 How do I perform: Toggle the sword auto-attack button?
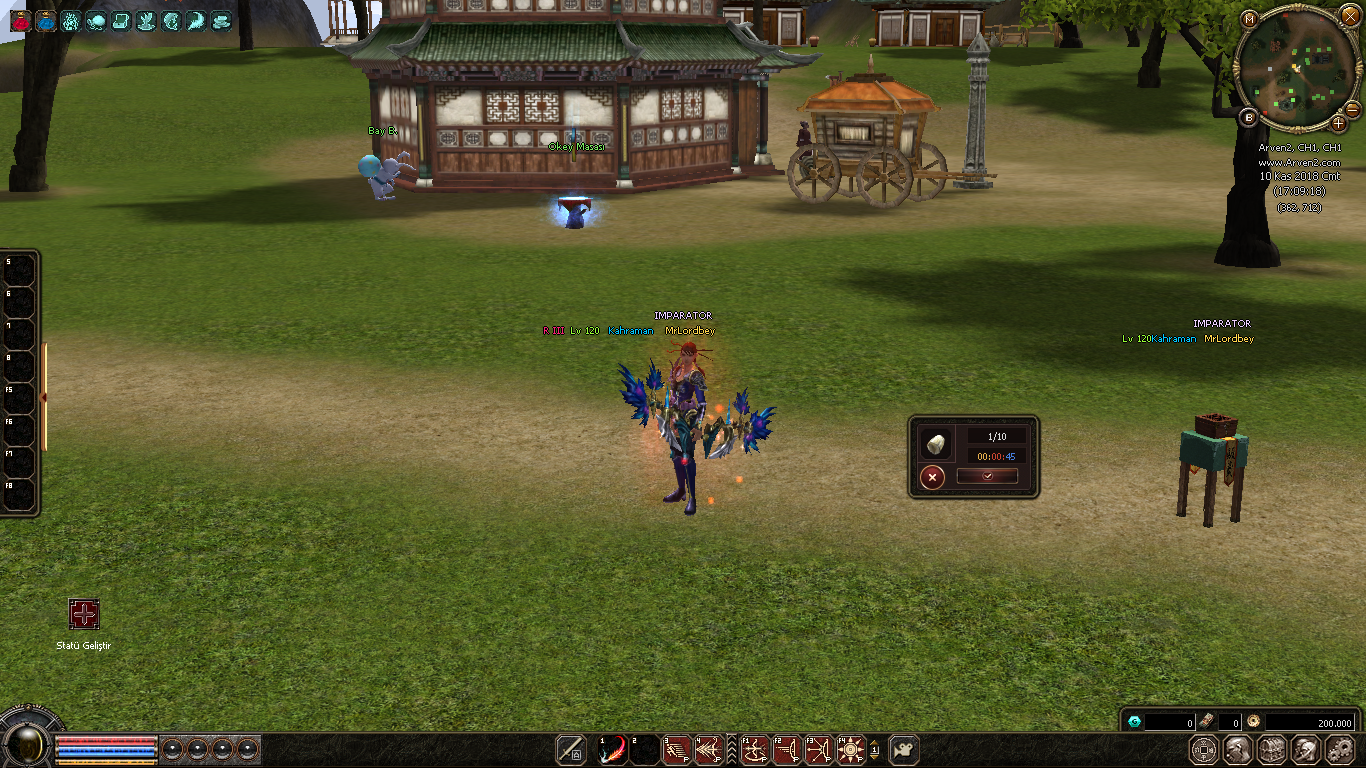tap(571, 749)
